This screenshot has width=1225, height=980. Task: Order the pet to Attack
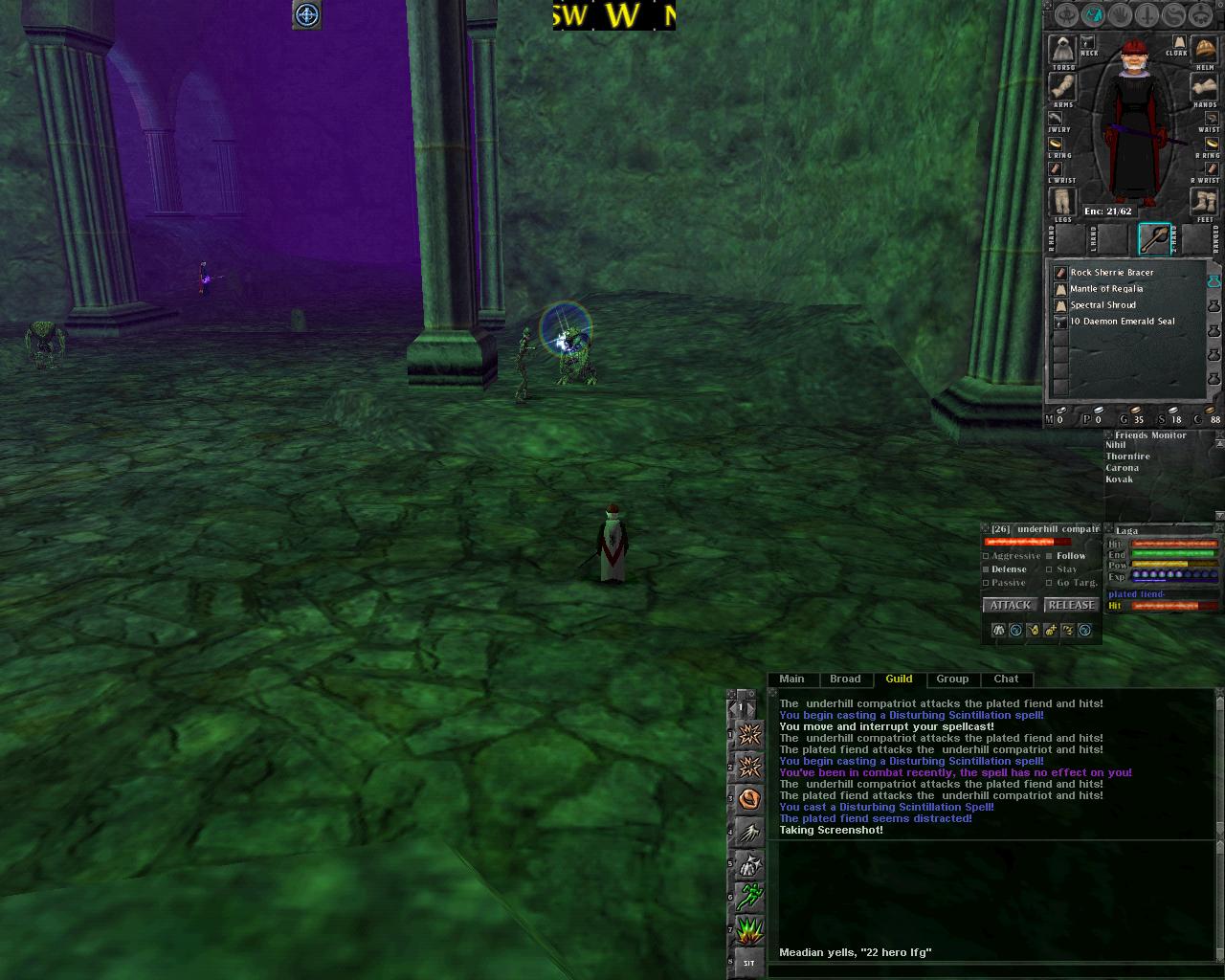(1010, 605)
